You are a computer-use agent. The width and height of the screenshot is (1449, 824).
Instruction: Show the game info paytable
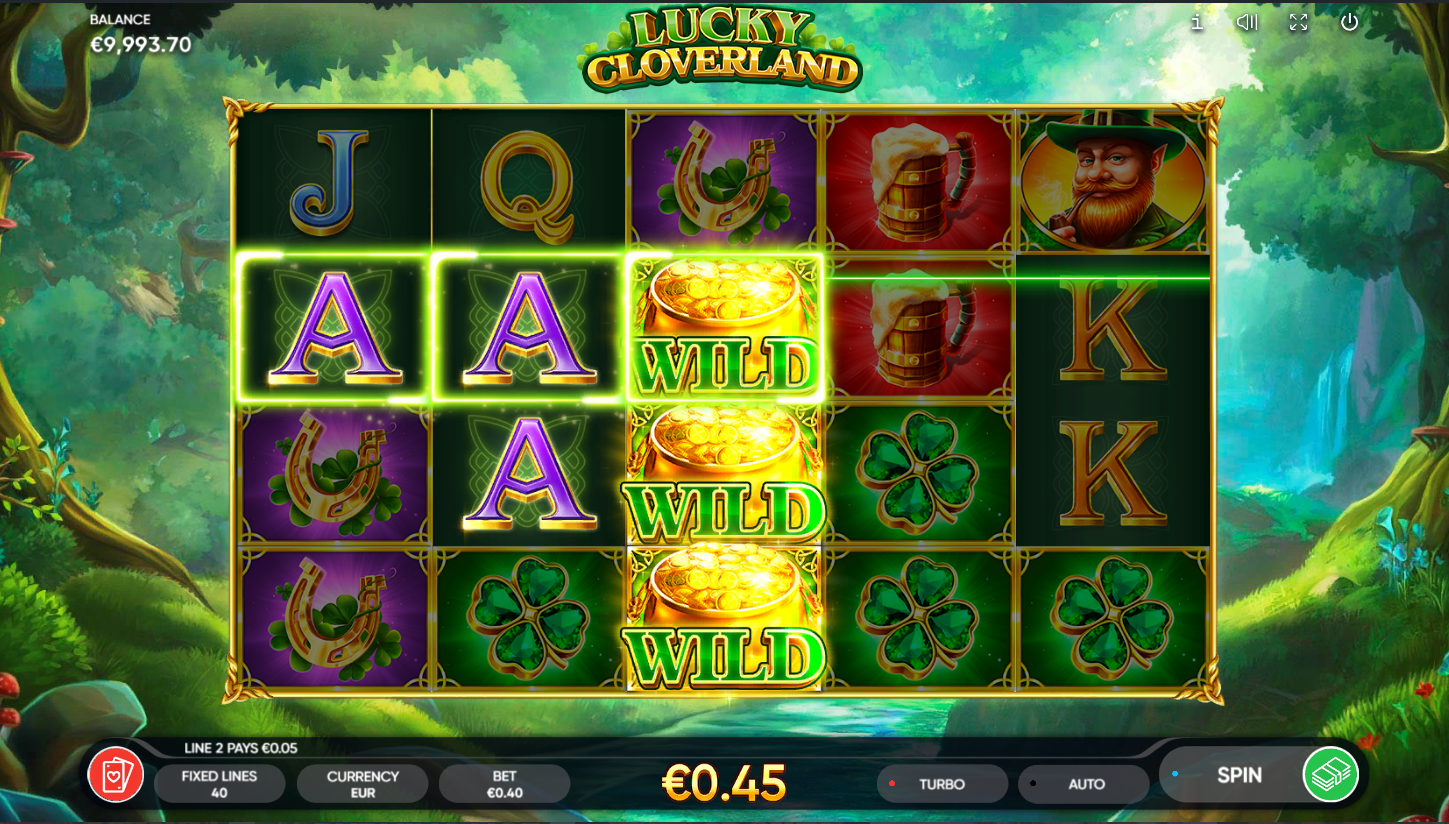1196,22
